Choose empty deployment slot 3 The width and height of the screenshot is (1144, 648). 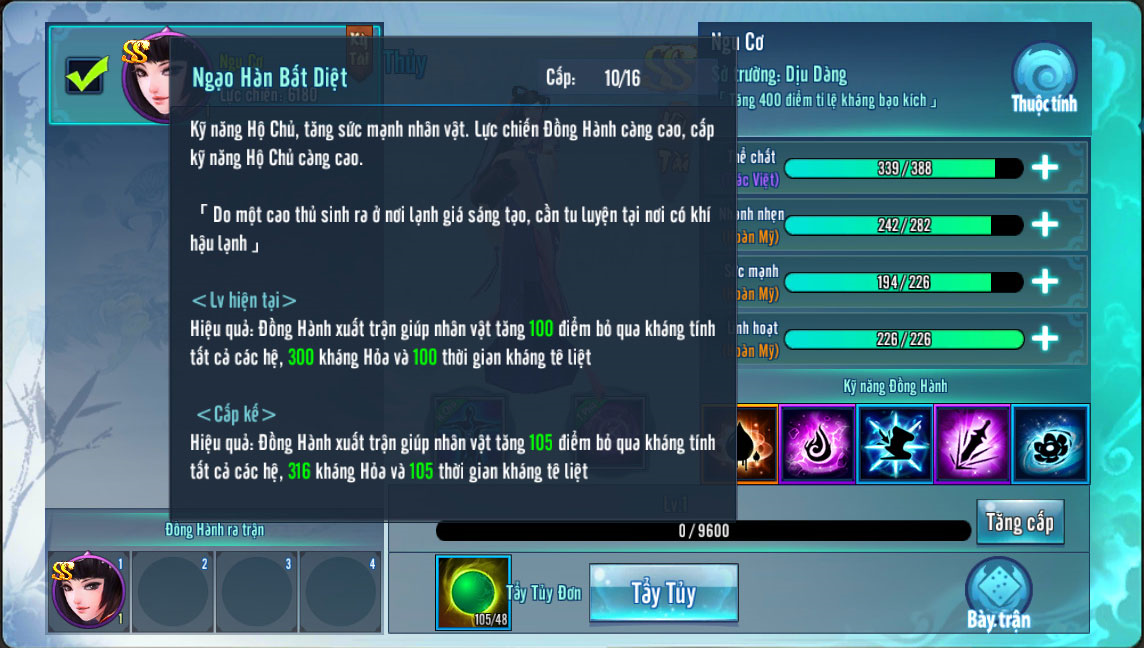[x=256, y=592]
